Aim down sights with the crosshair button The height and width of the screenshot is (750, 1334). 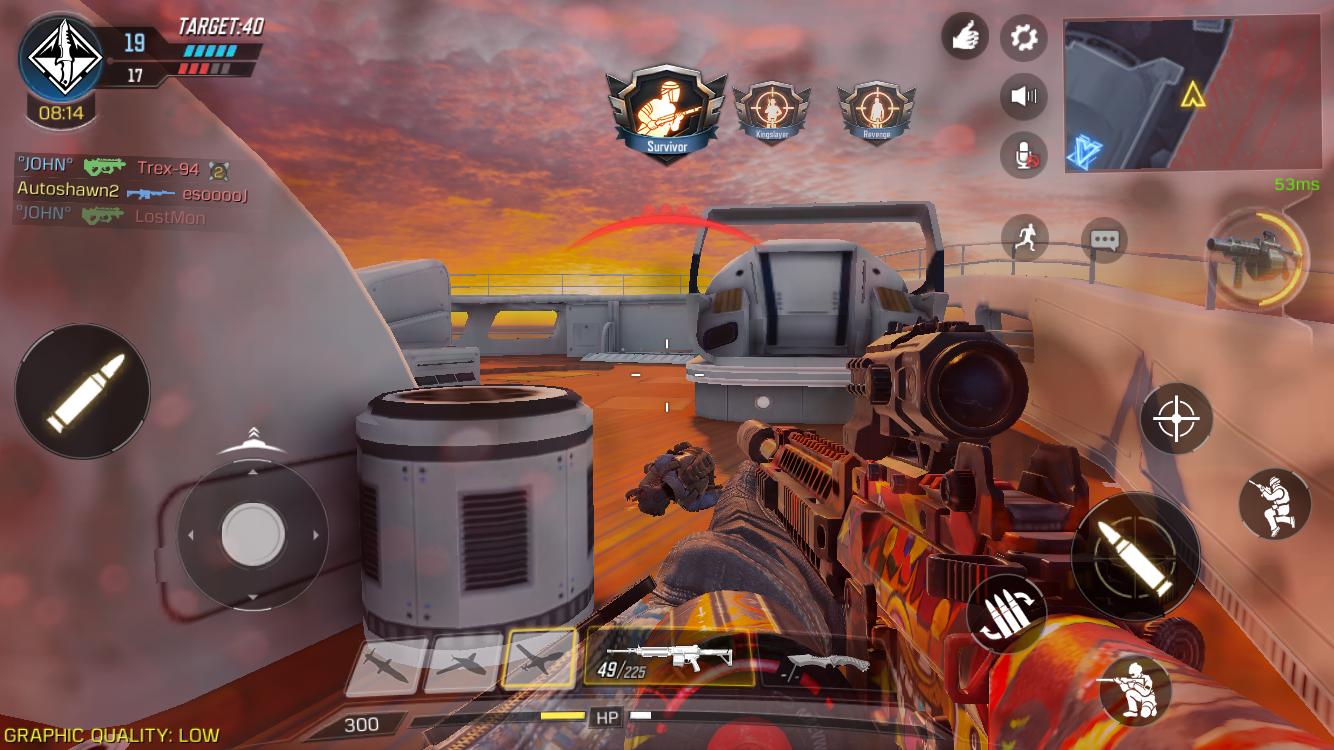click(1176, 418)
